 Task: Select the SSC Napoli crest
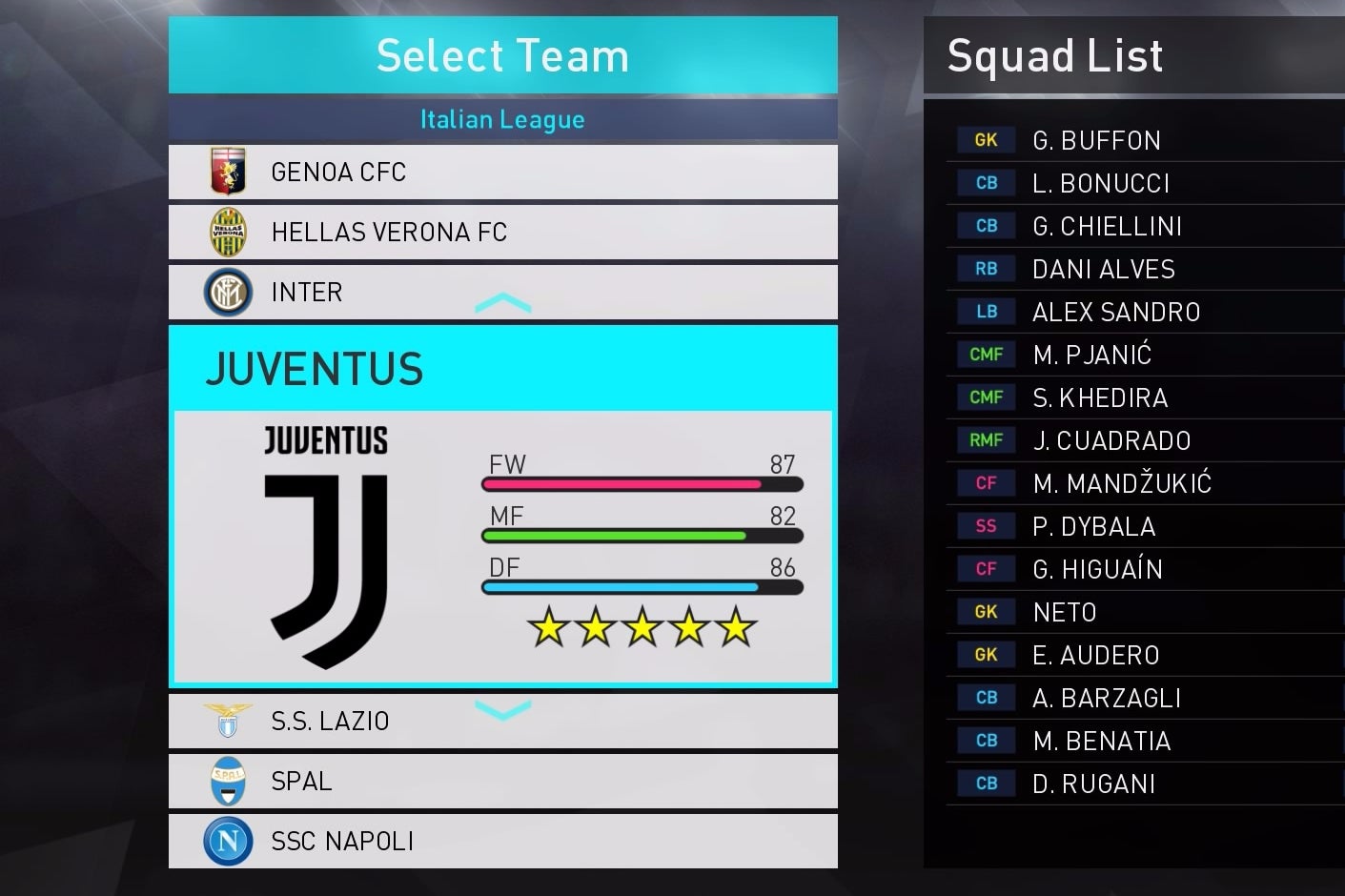pos(228,841)
